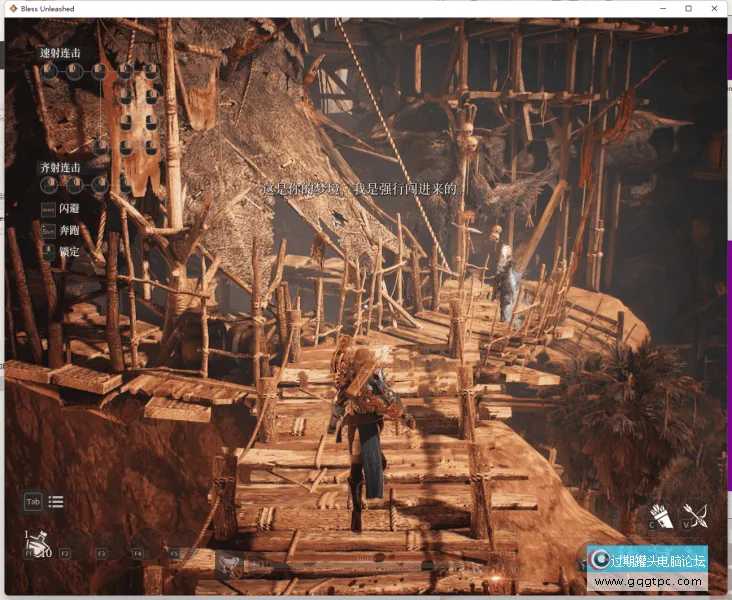The image size is (732, 600).
Task: Activate the bow and arrow skill icon
Action: (694, 516)
